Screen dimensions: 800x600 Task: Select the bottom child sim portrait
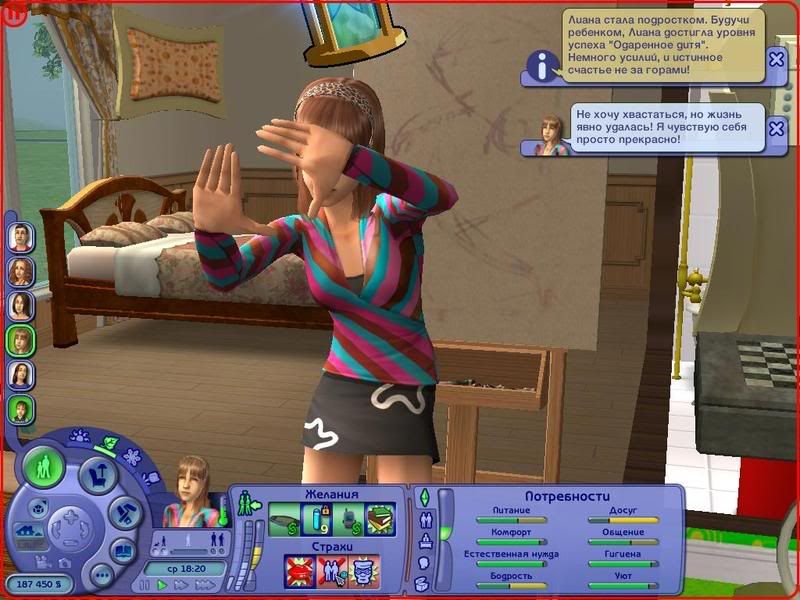21,409
